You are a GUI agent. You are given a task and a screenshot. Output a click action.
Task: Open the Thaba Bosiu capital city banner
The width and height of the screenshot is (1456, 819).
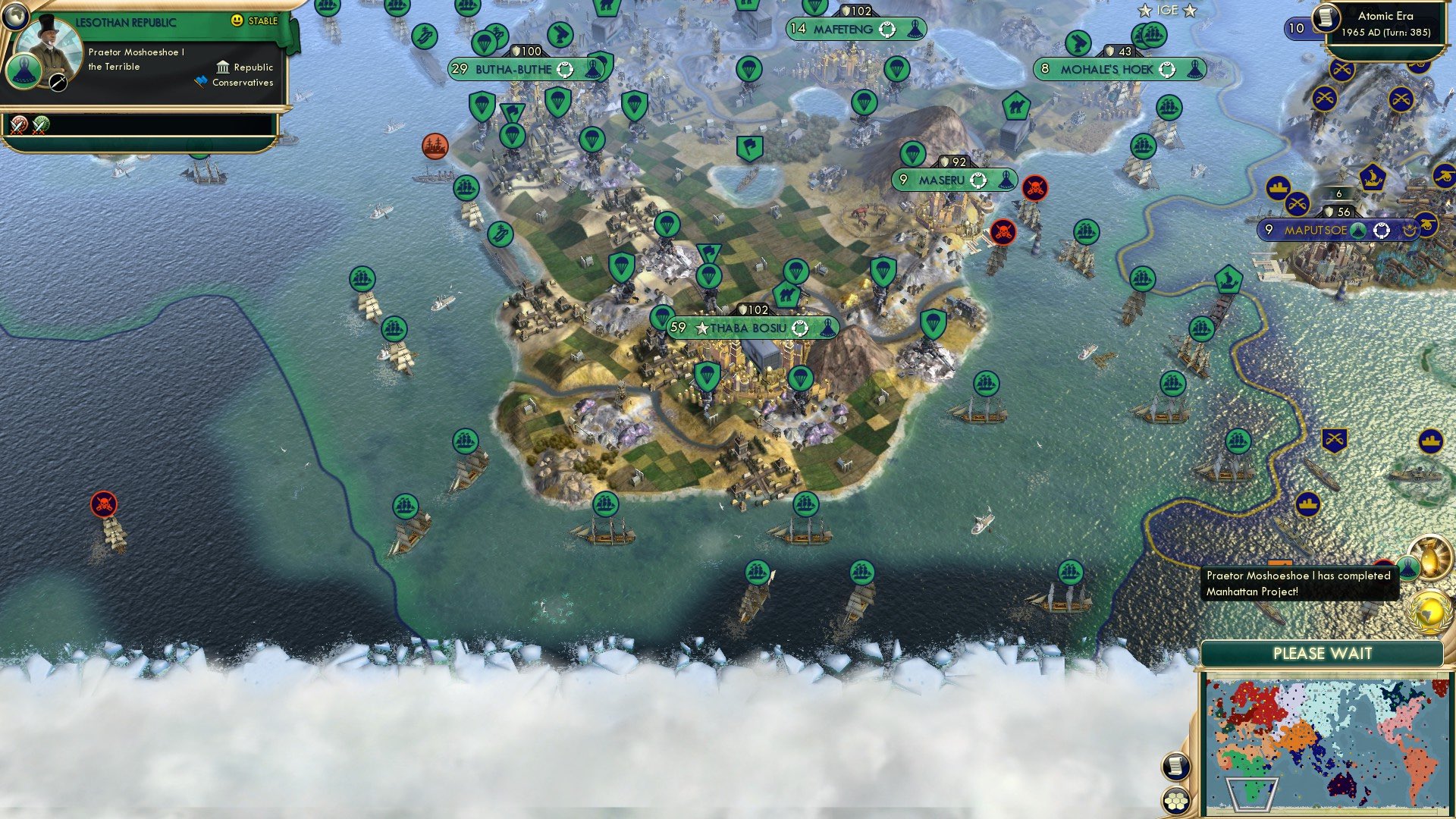tap(753, 328)
